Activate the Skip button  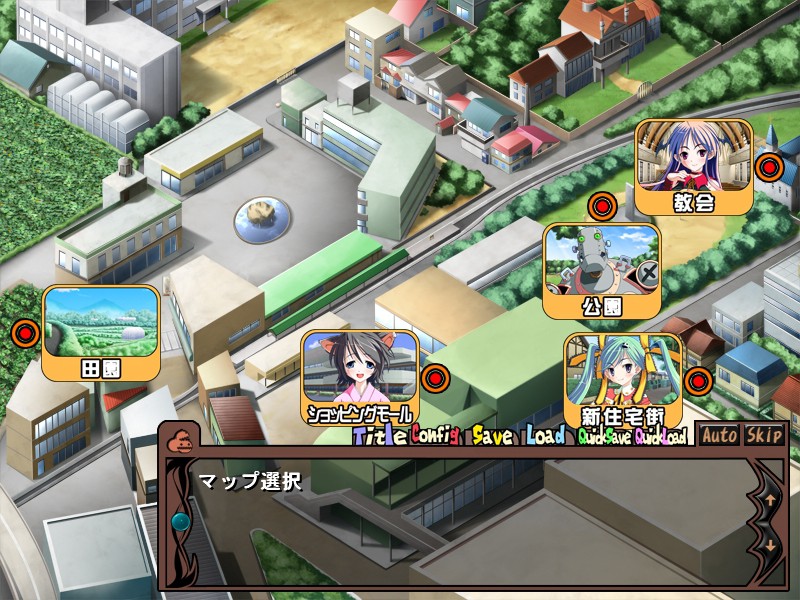(x=764, y=435)
